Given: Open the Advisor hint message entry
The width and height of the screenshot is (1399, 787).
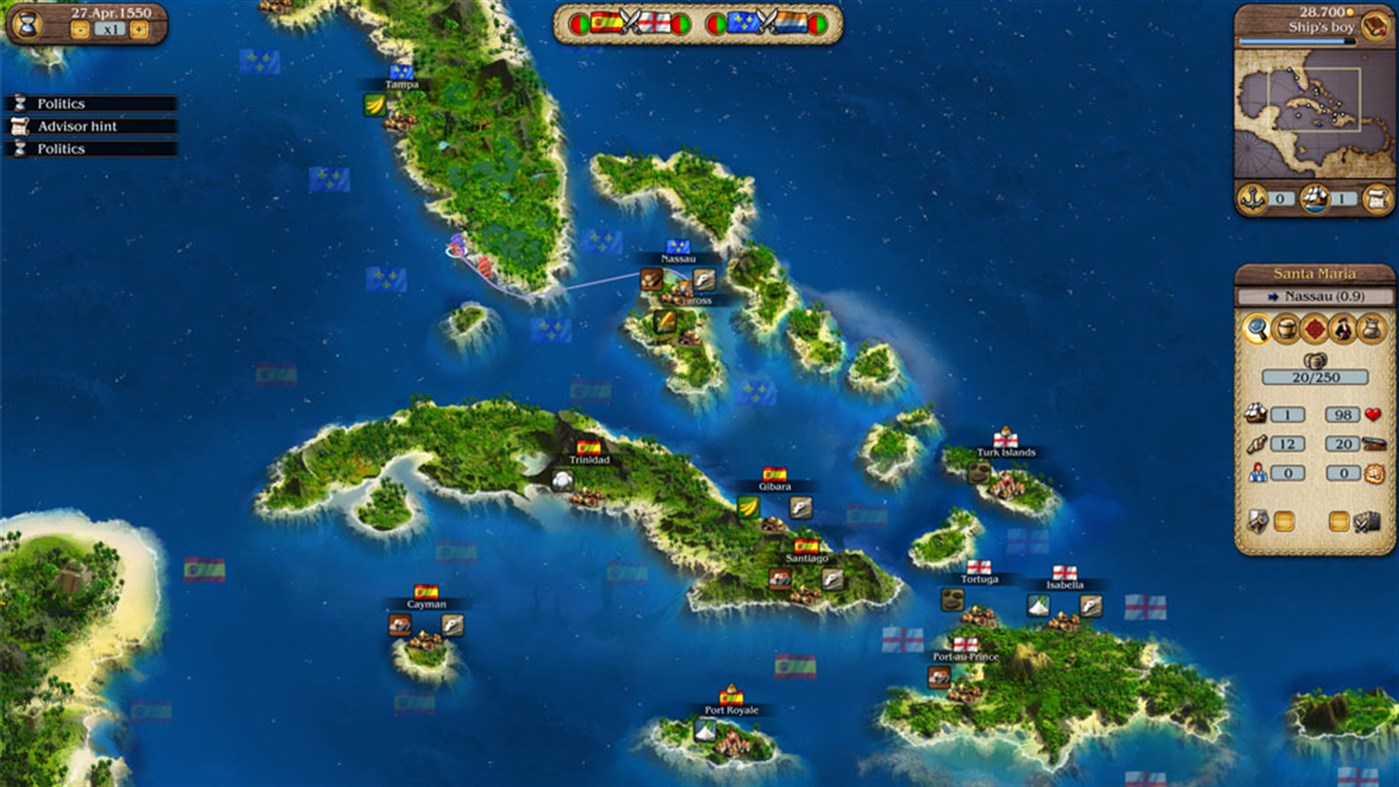Looking at the screenshot, I should click(90, 126).
